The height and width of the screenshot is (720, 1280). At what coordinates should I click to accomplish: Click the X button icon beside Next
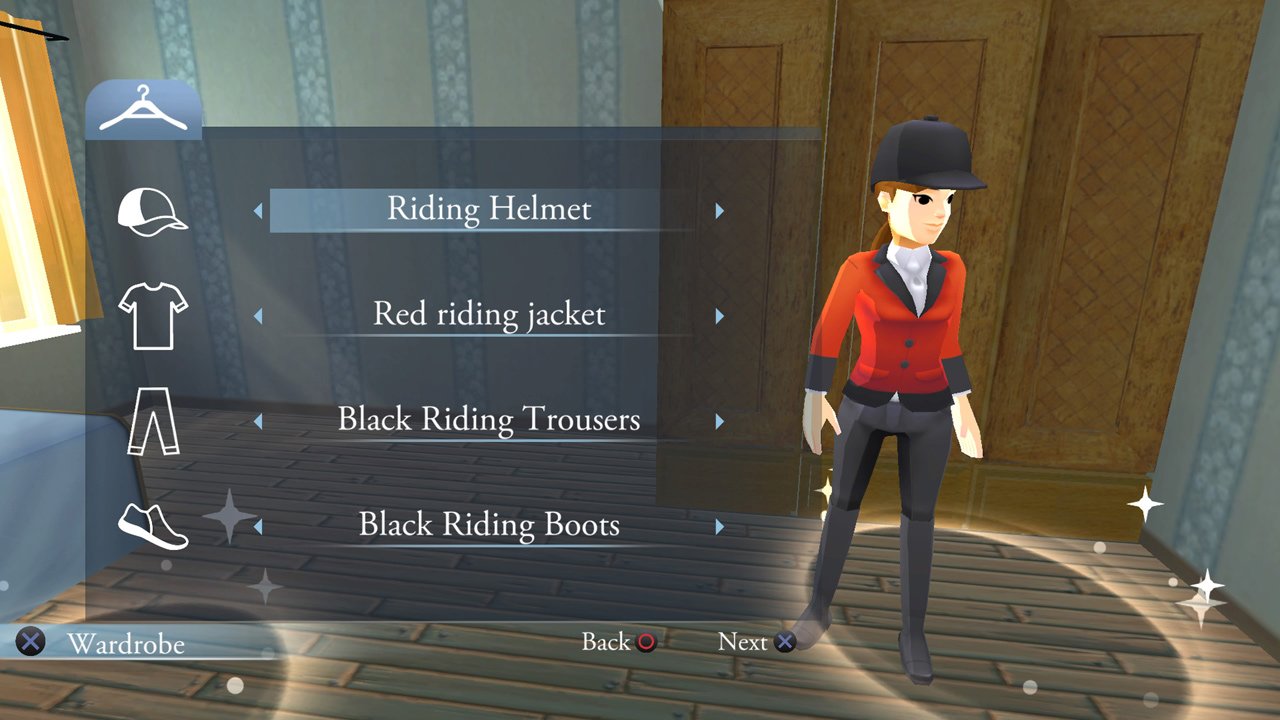(x=786, y=643)
